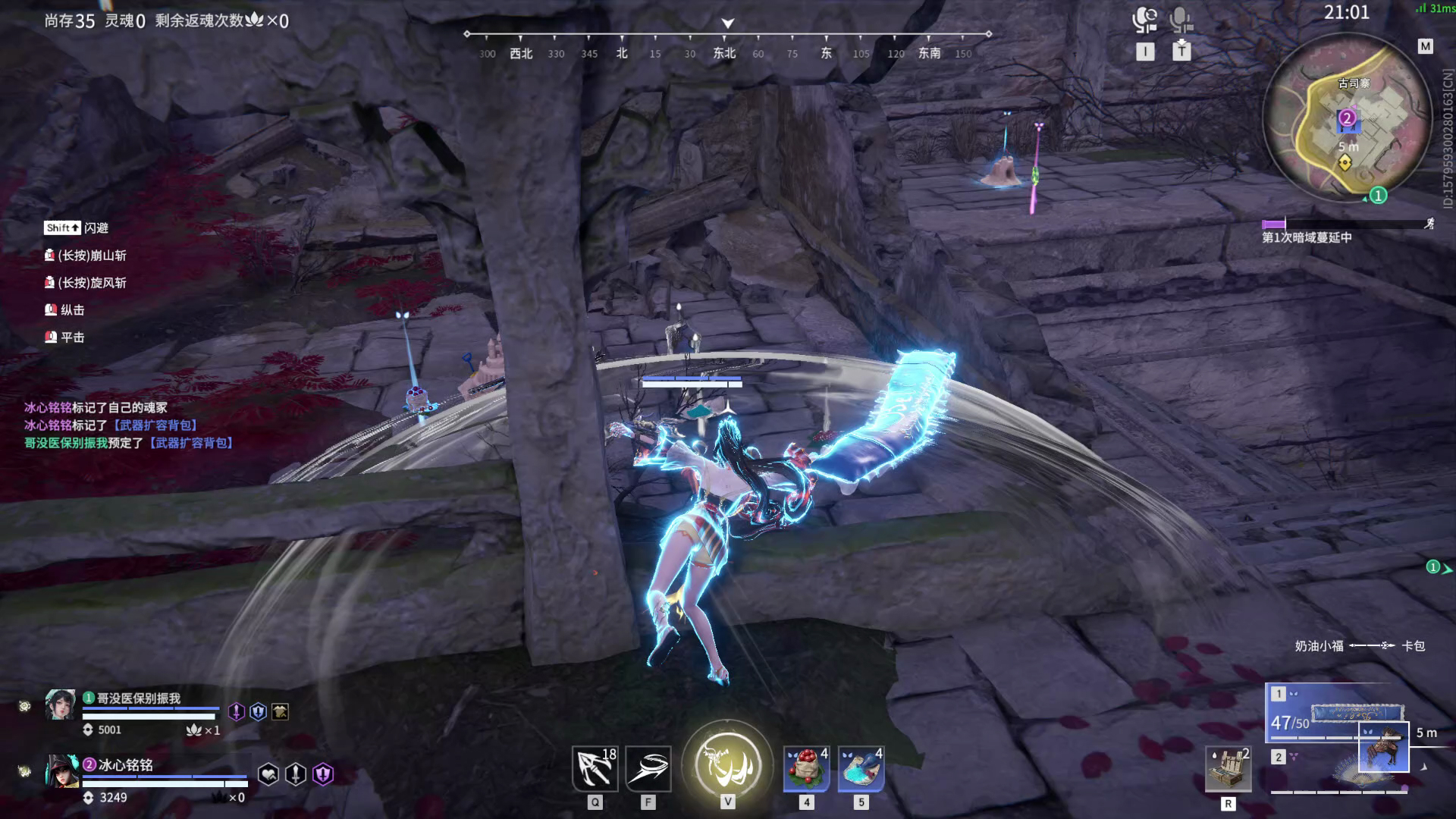Toggle the microphone icon

1181,20
